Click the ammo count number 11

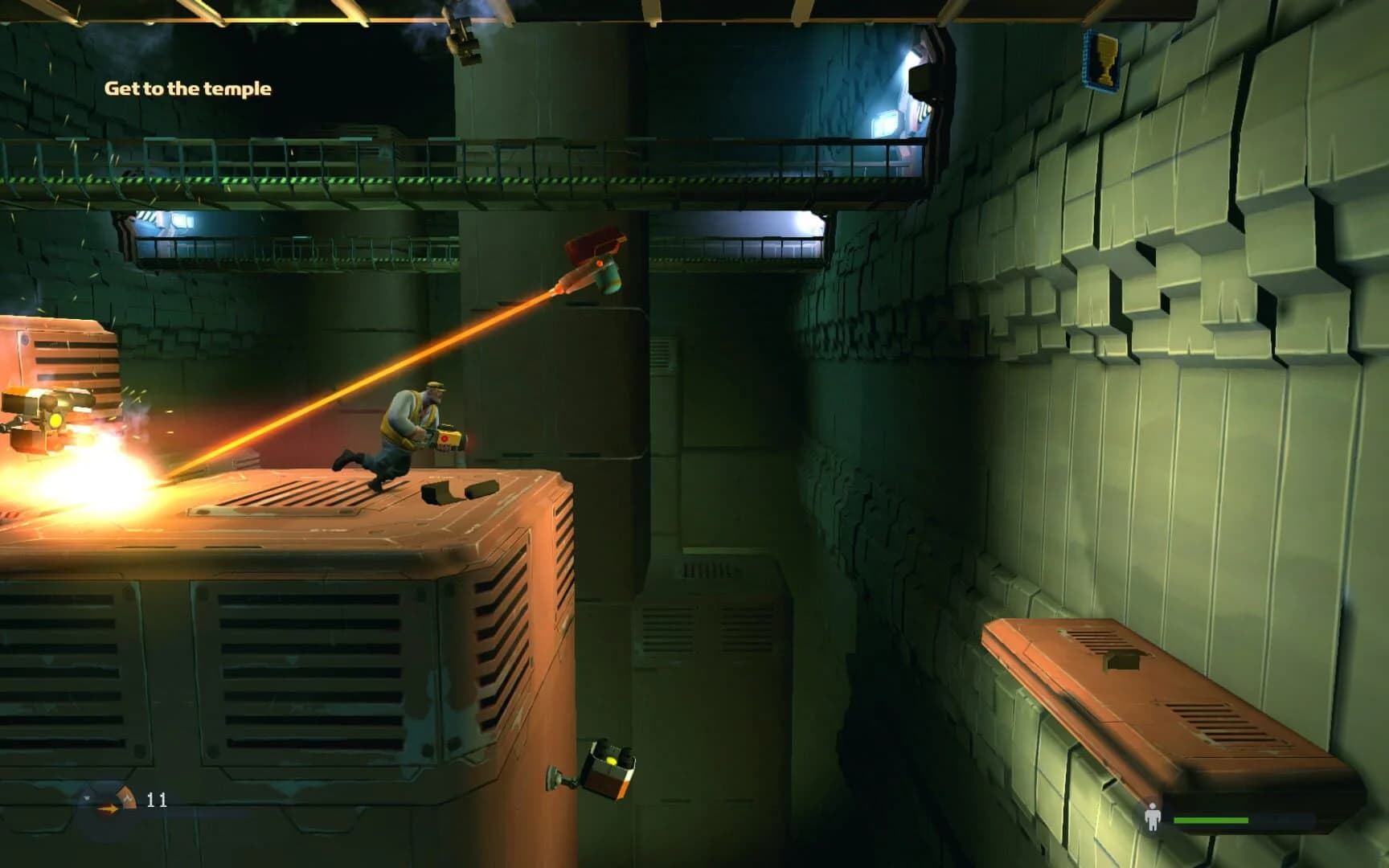tap(158, 800)
